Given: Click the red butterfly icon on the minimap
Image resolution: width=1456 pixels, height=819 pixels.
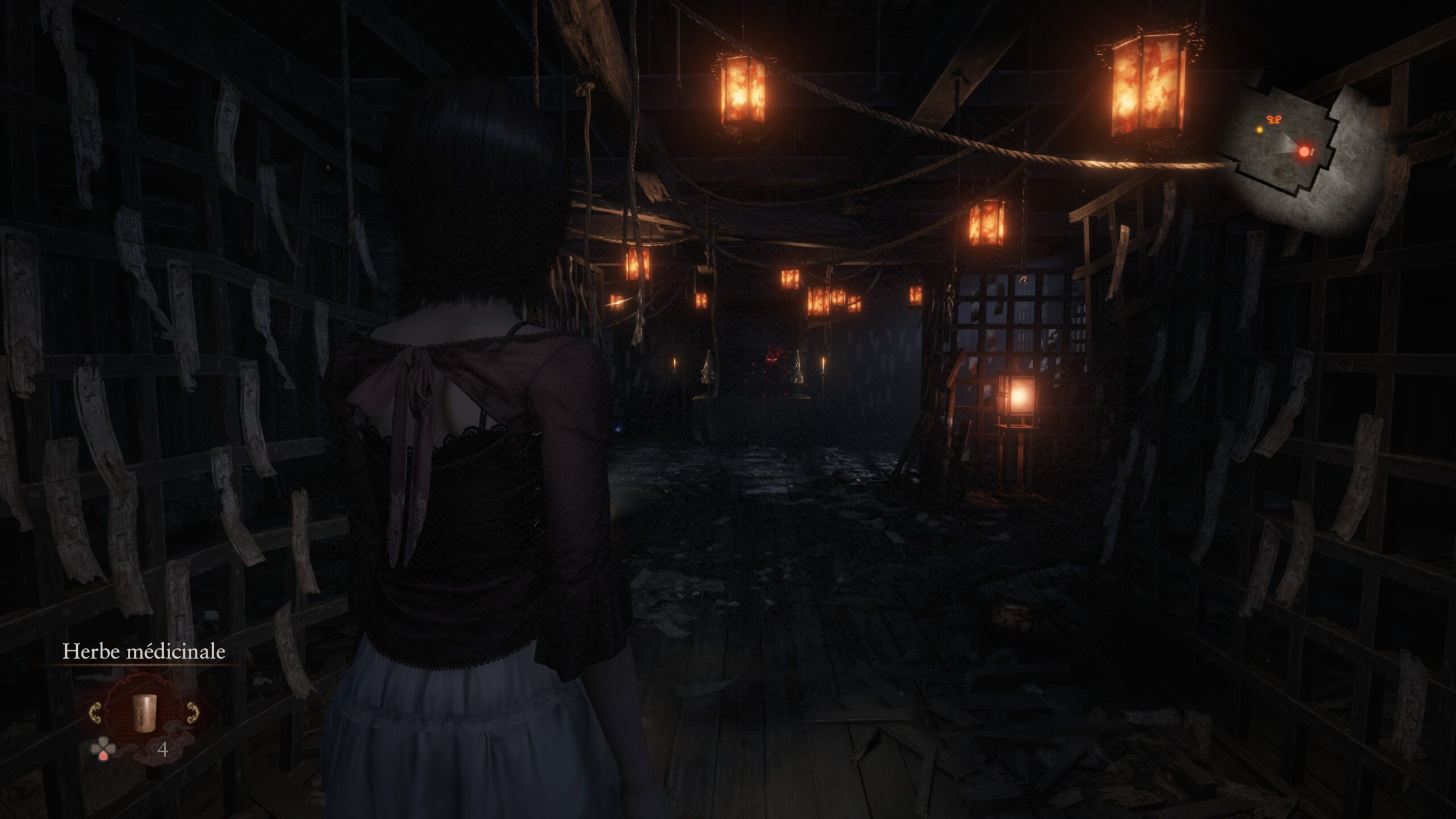Looking at the screenshot, I should click(x=1274, y=121).
